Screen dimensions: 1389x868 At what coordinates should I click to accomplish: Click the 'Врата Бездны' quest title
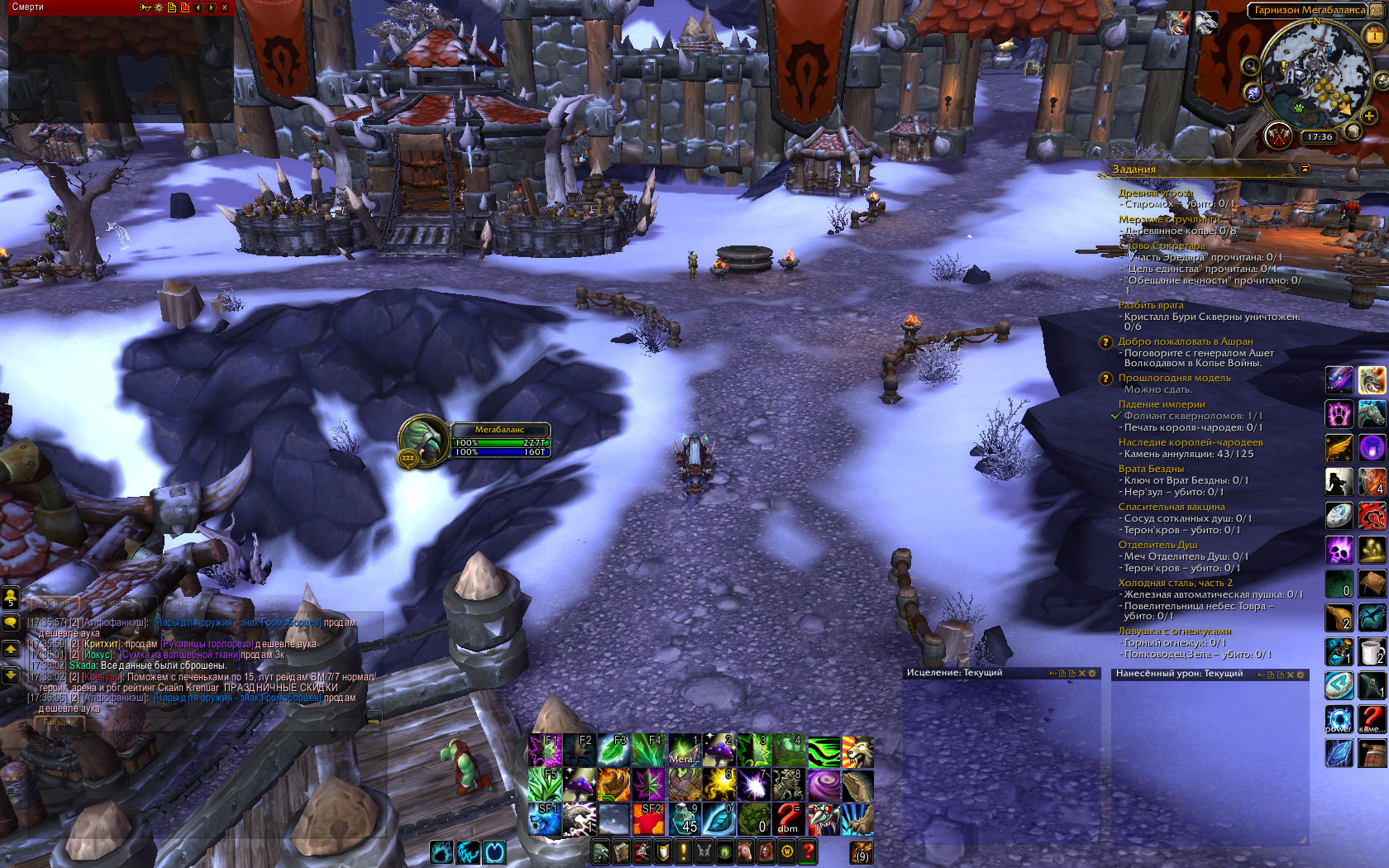[1151, 469]
